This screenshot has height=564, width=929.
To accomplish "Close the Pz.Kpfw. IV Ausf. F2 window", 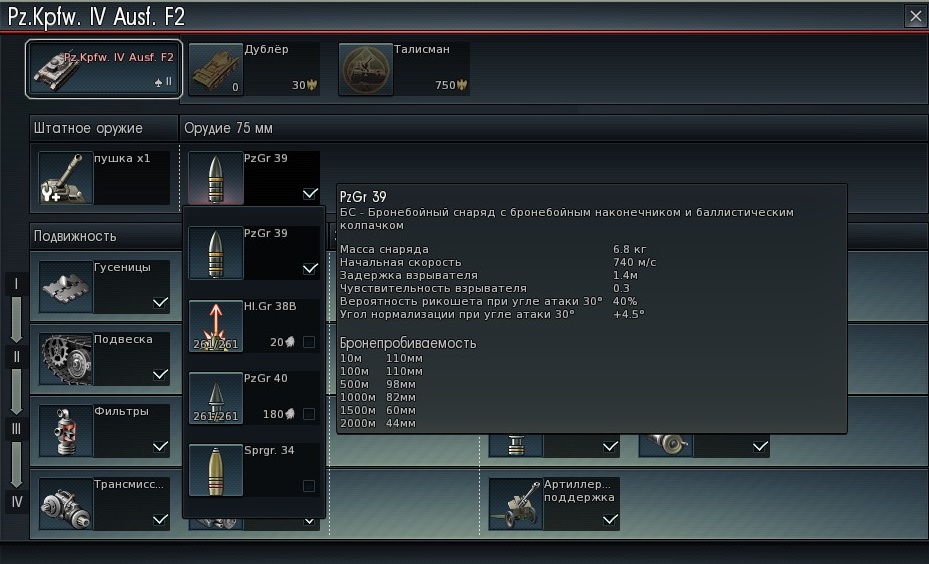I will pyautogui.click(x=915, y=16).
